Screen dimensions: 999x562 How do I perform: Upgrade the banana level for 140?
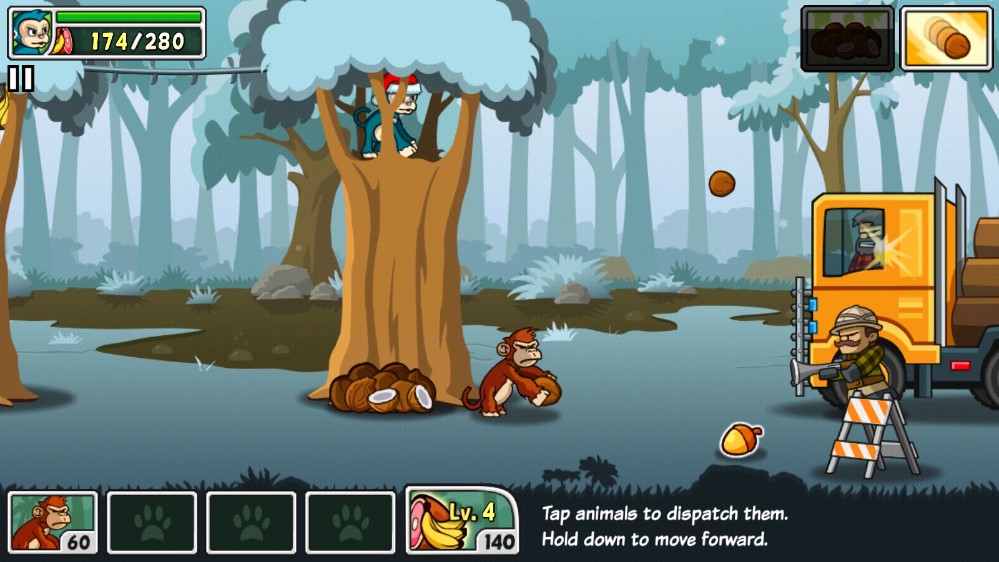(x=461, y=521)
